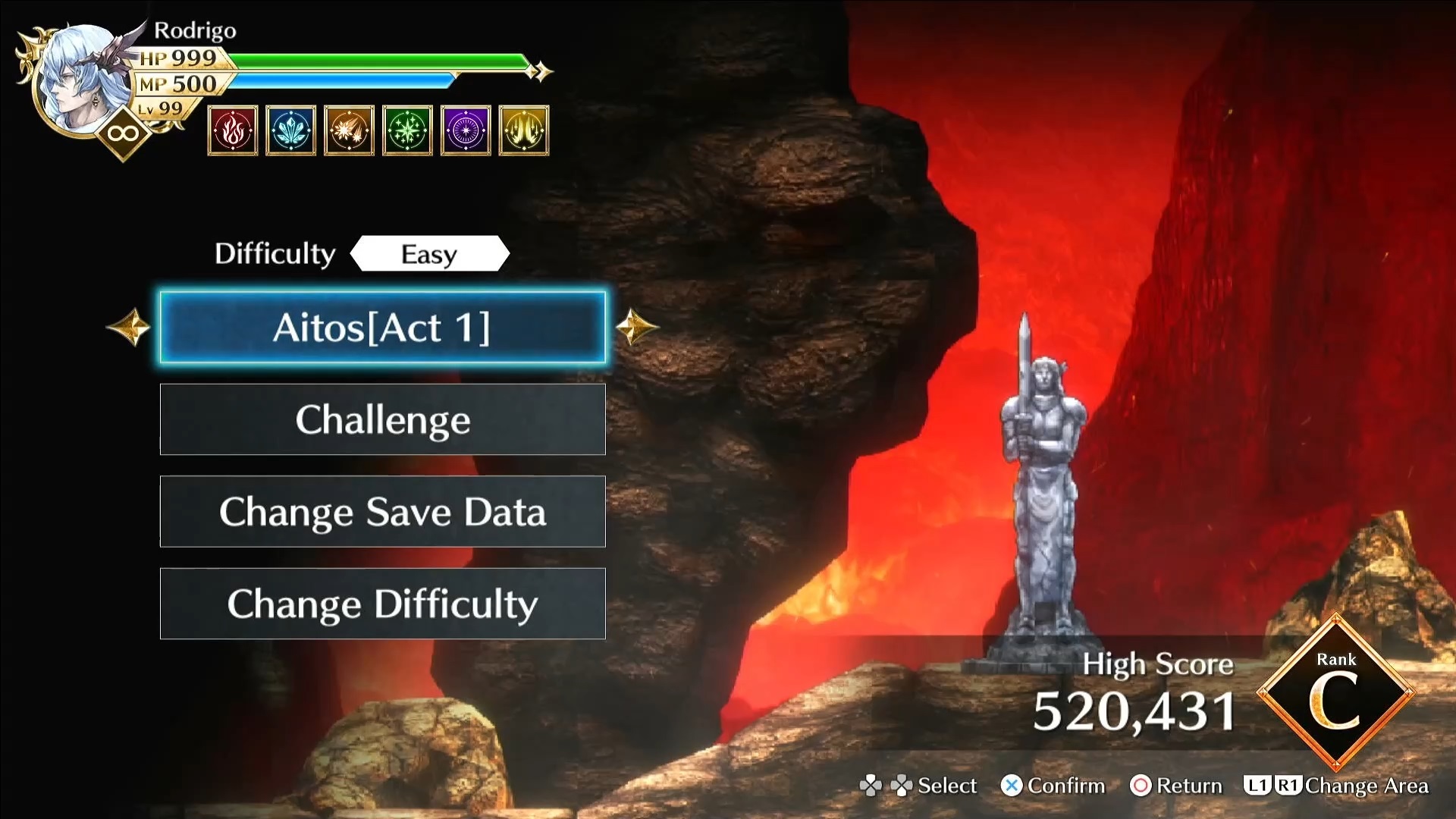Select the yellow falling light skill icon

pyautogui.click(x=524, y=130)
